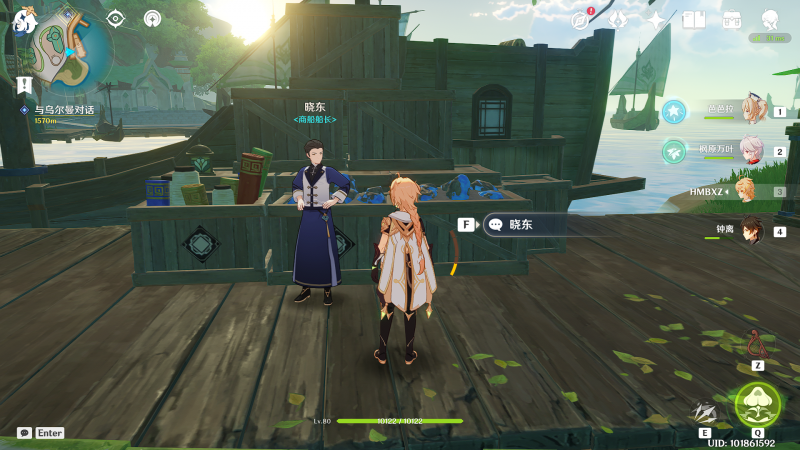
Task: Open the chat speech bubble icon
Action: (x=24, y=433)
